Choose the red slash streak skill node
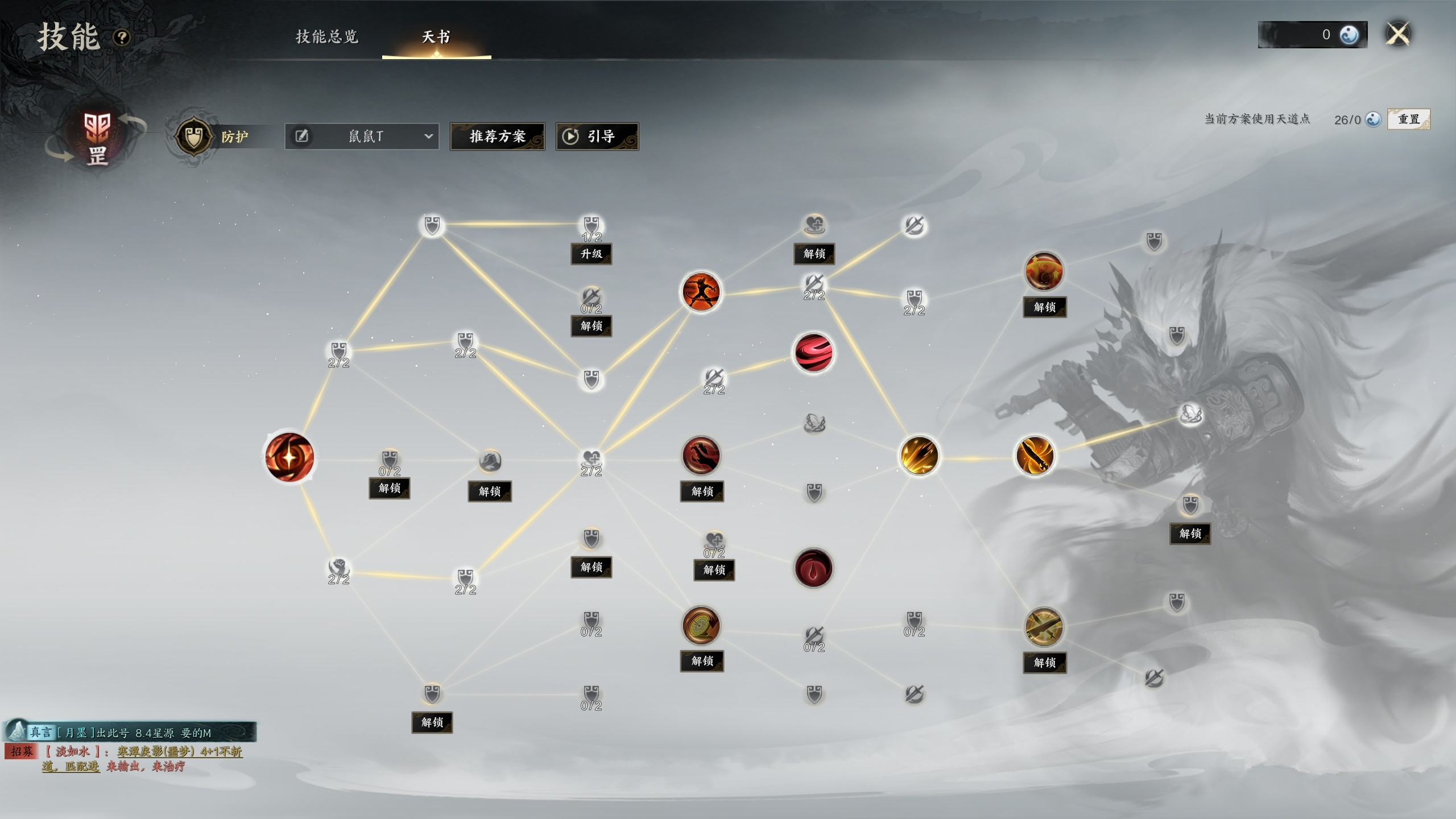Viewport: 1456px width, 819px height. click(813, 353)
